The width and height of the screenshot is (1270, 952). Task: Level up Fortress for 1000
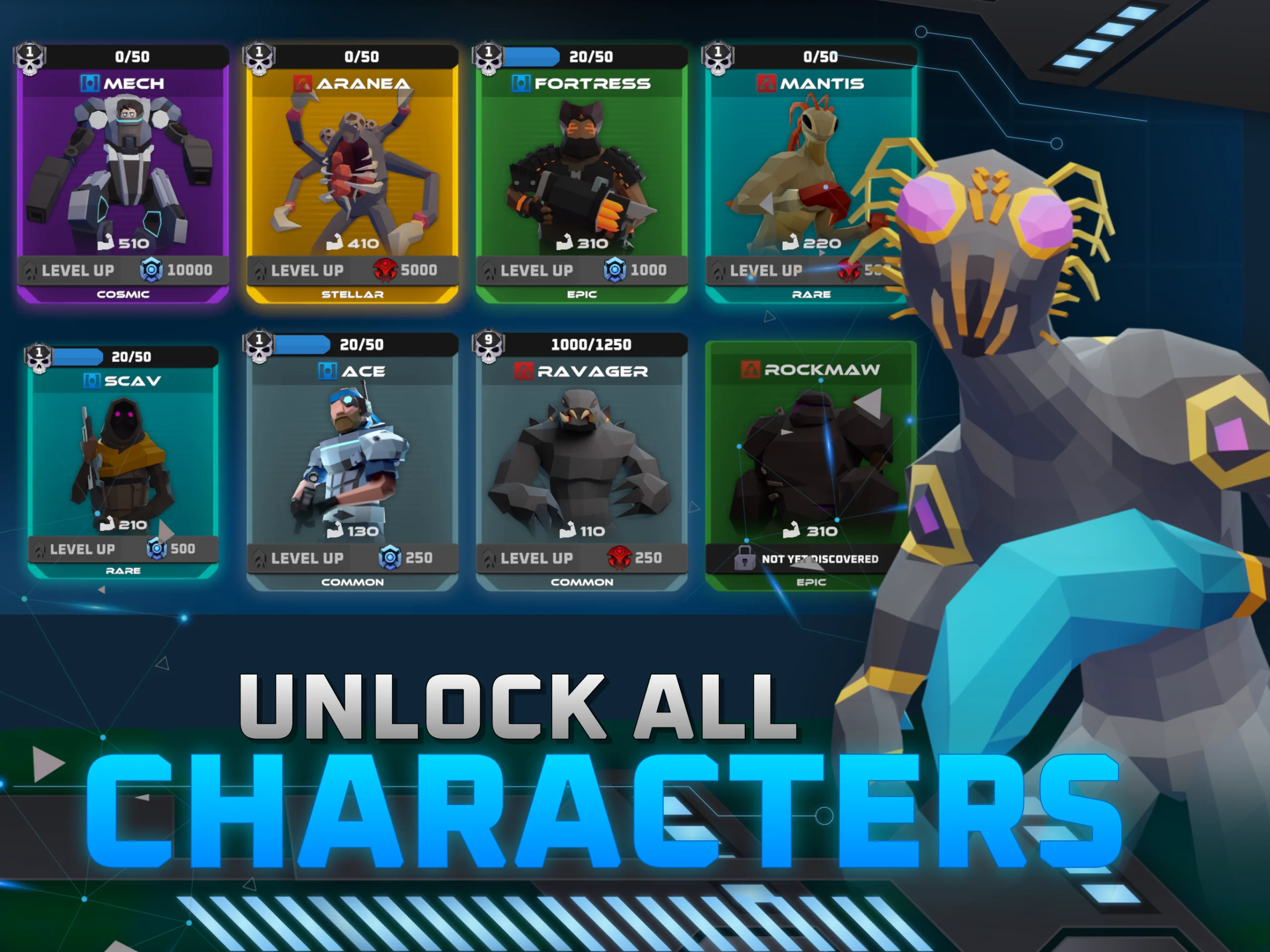coord(581,270)
